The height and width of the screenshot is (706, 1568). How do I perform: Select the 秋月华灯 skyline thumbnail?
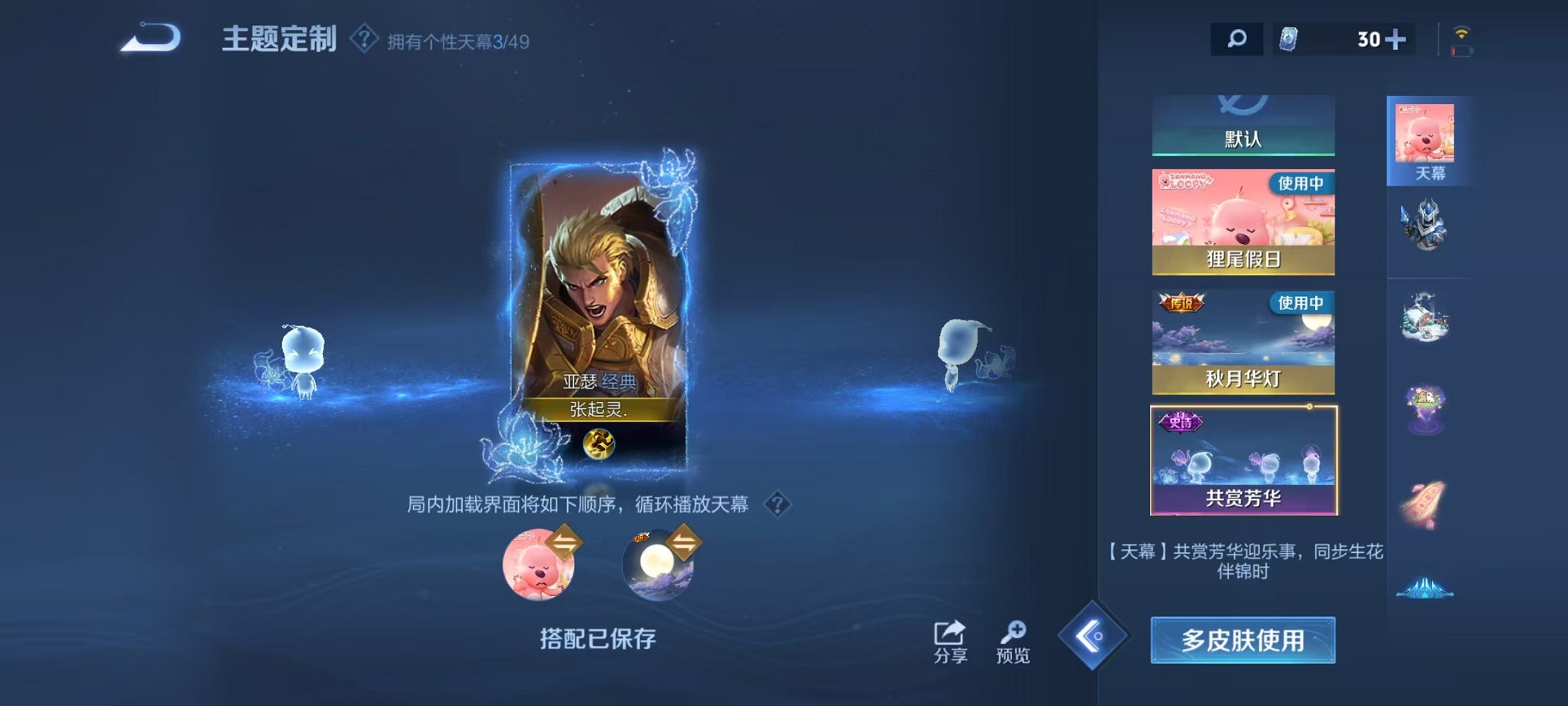1243,338
